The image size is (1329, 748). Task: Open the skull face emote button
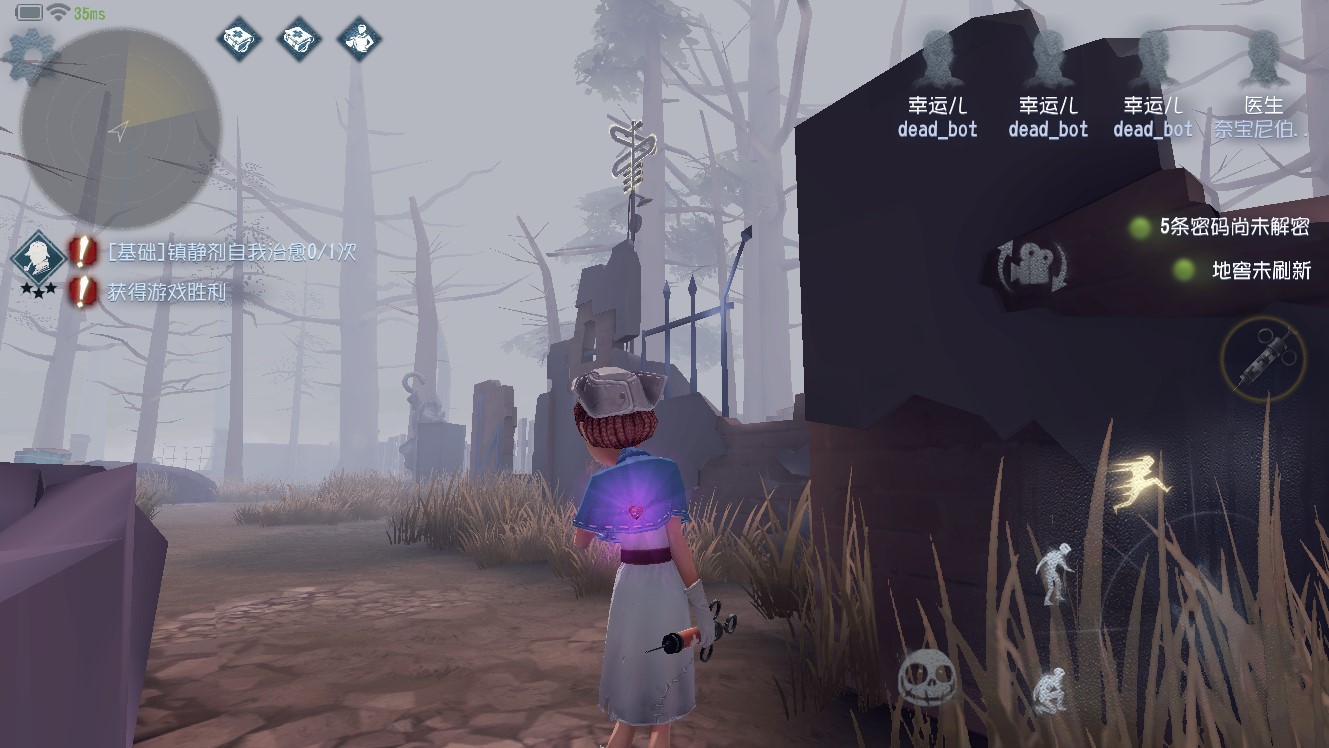click(x=927, y=679)
